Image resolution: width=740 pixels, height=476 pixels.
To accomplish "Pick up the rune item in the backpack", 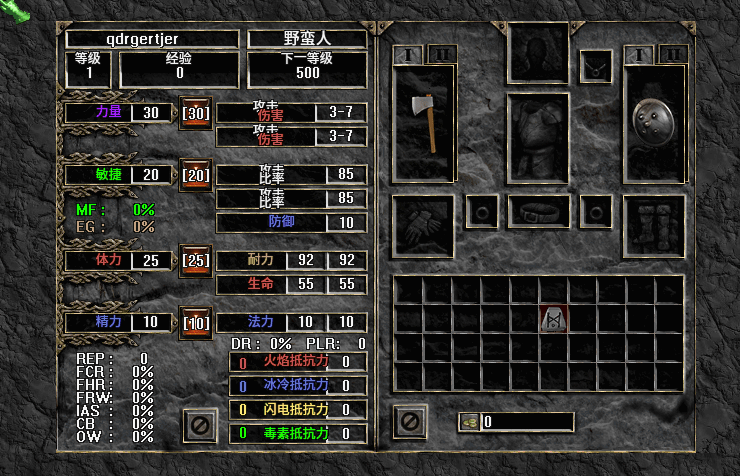I will pos(553,319).
